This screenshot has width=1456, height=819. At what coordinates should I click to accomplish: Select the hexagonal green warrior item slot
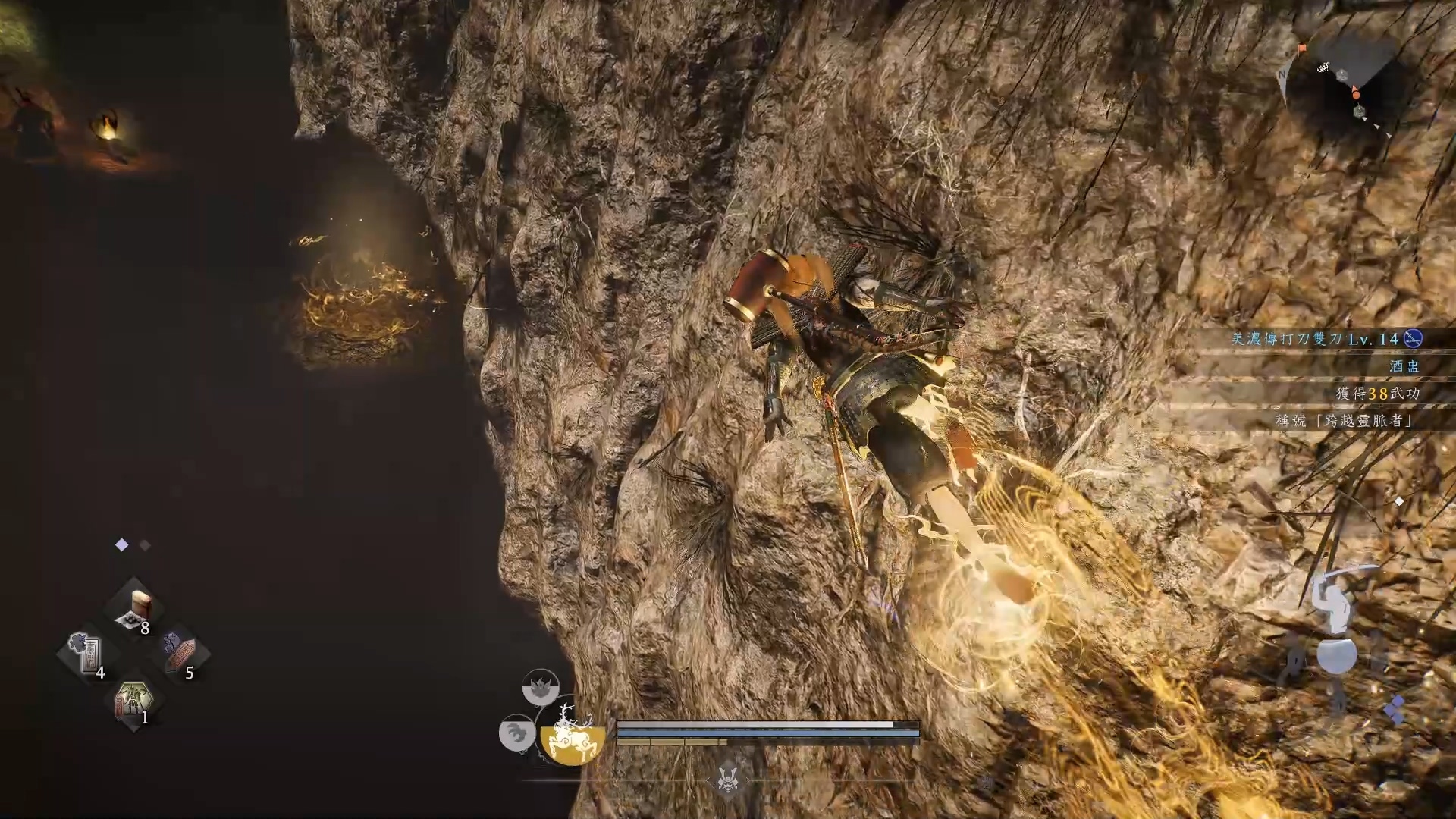tap(133, 701)
